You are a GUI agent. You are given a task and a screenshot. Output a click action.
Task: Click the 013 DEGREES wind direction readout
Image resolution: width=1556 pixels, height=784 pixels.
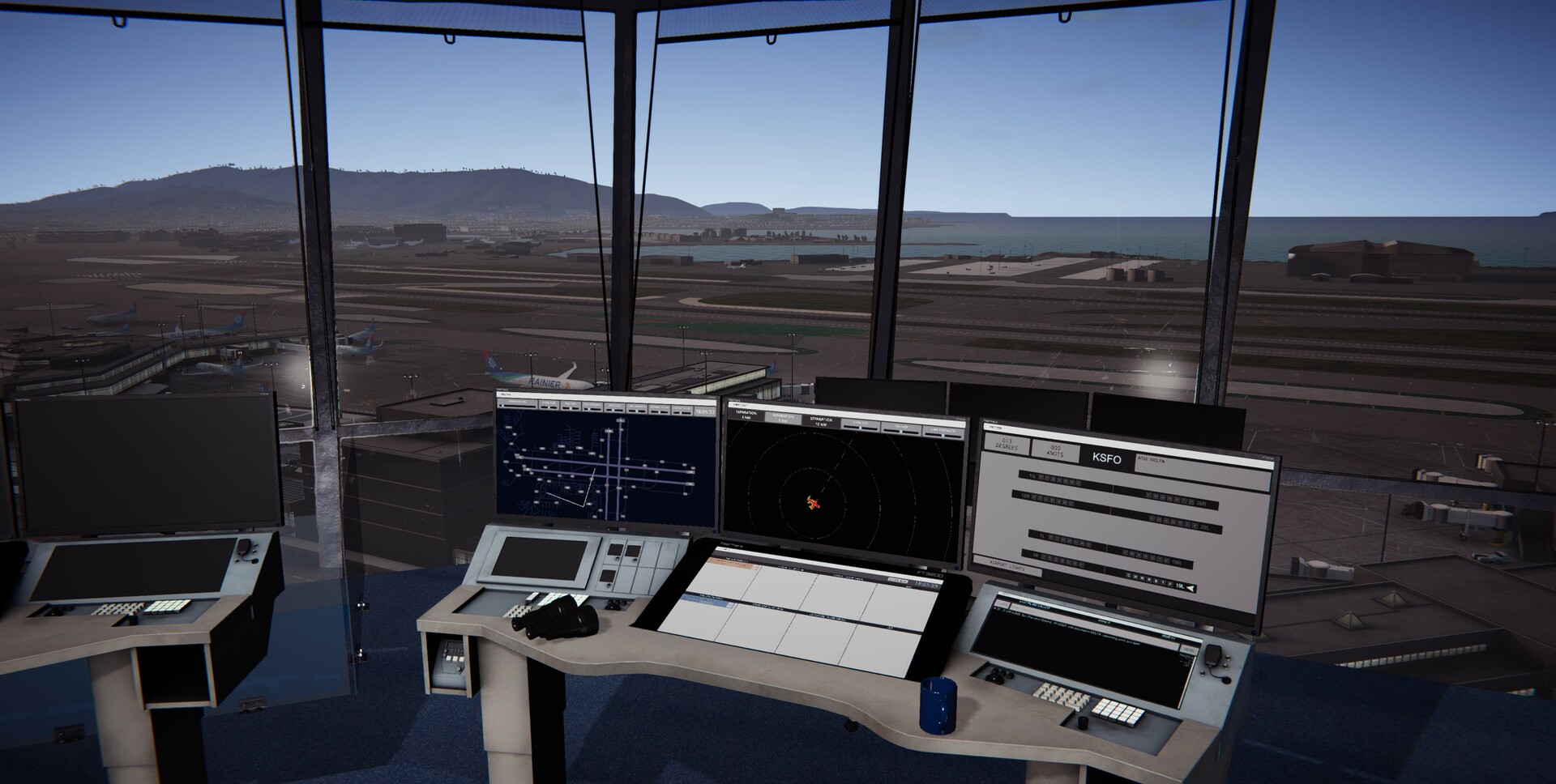(x=1007, y=444)
